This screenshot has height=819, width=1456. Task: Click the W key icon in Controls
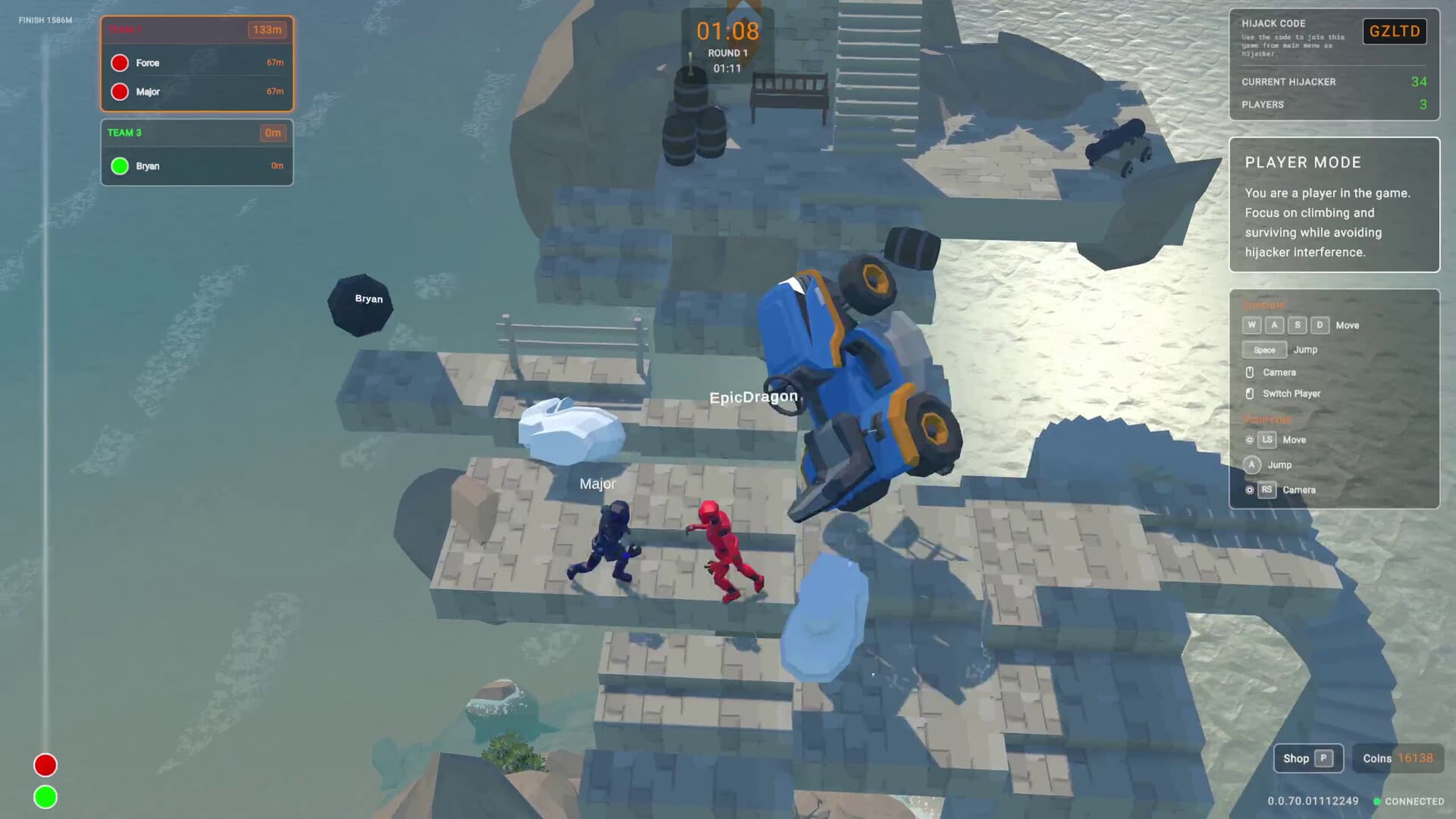click(x=1251, y=325)
